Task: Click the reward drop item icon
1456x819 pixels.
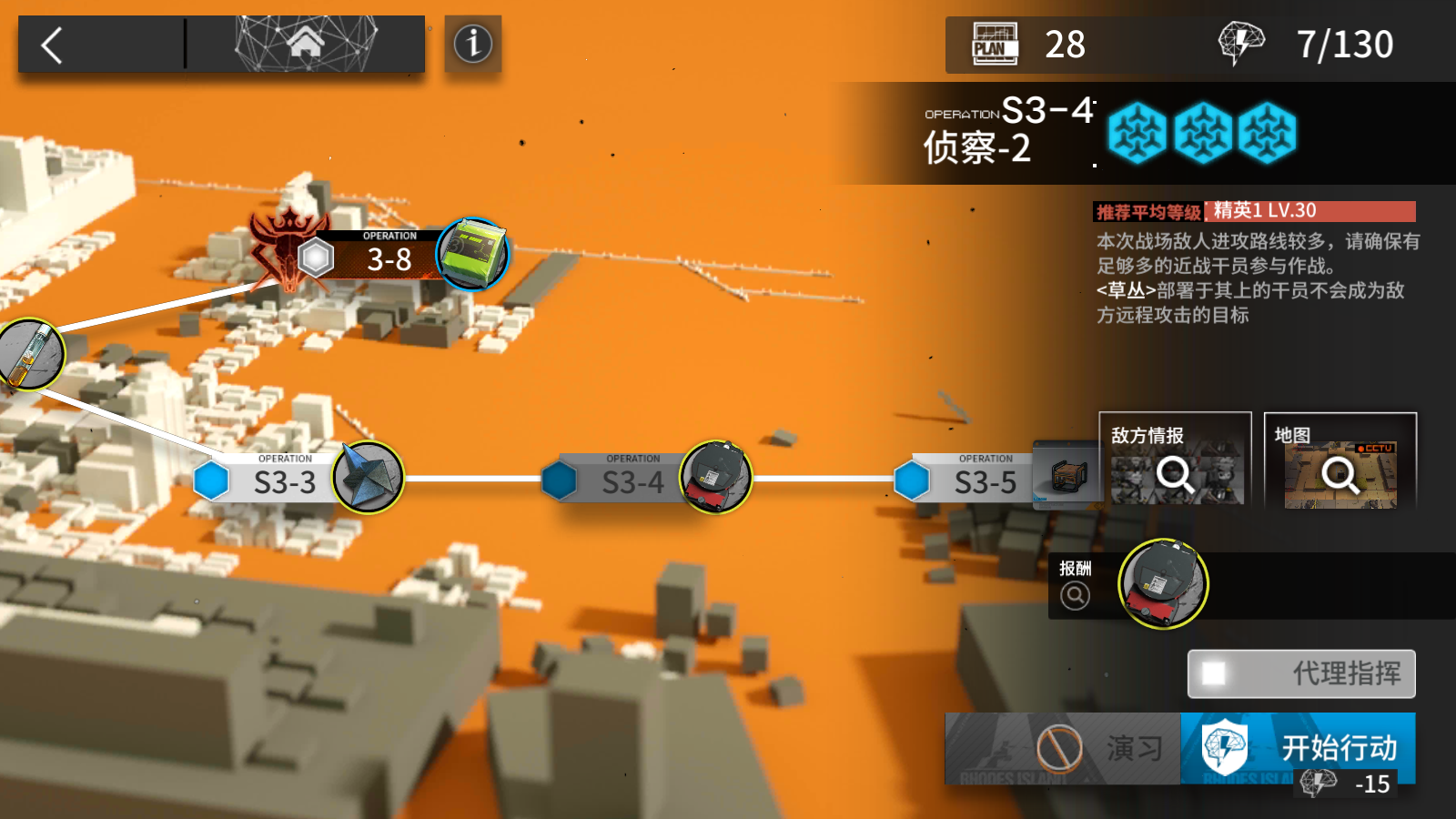Action: [x=1163, y=584]
